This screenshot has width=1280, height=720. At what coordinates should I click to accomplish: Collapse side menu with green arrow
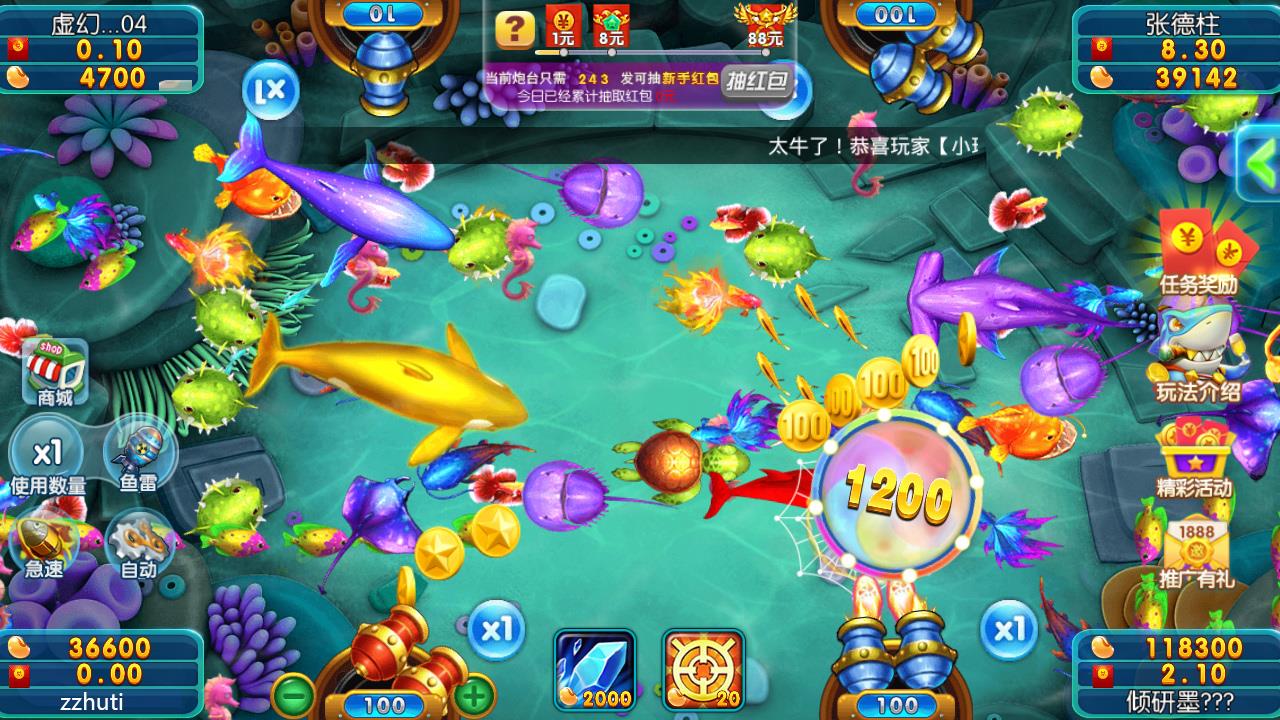pos(1258,161)
